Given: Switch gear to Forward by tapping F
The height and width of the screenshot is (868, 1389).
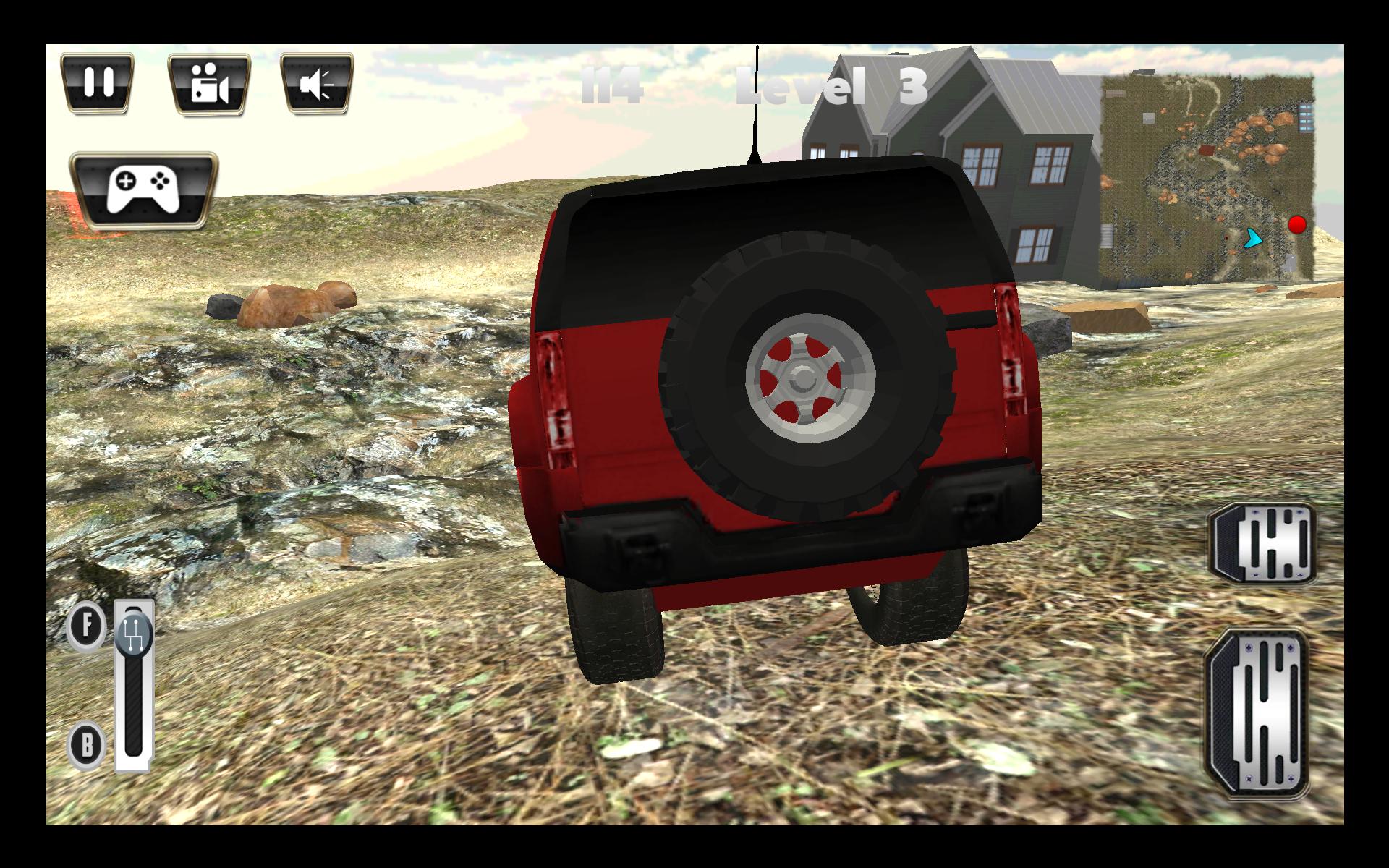Looking at the screenshot, I should [x=87, y=626].
